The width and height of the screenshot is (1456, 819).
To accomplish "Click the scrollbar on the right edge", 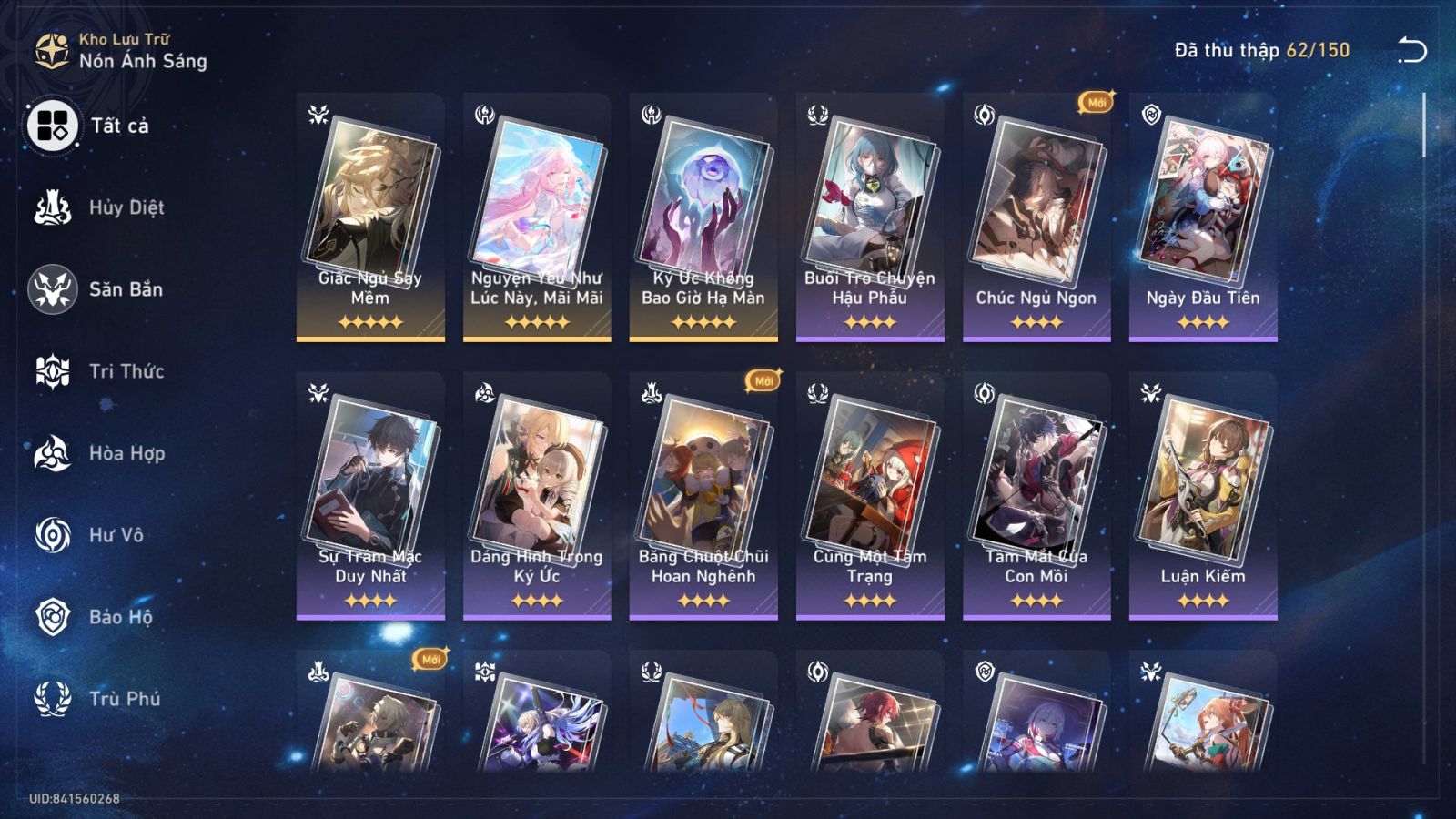I will pos(1422,127).
